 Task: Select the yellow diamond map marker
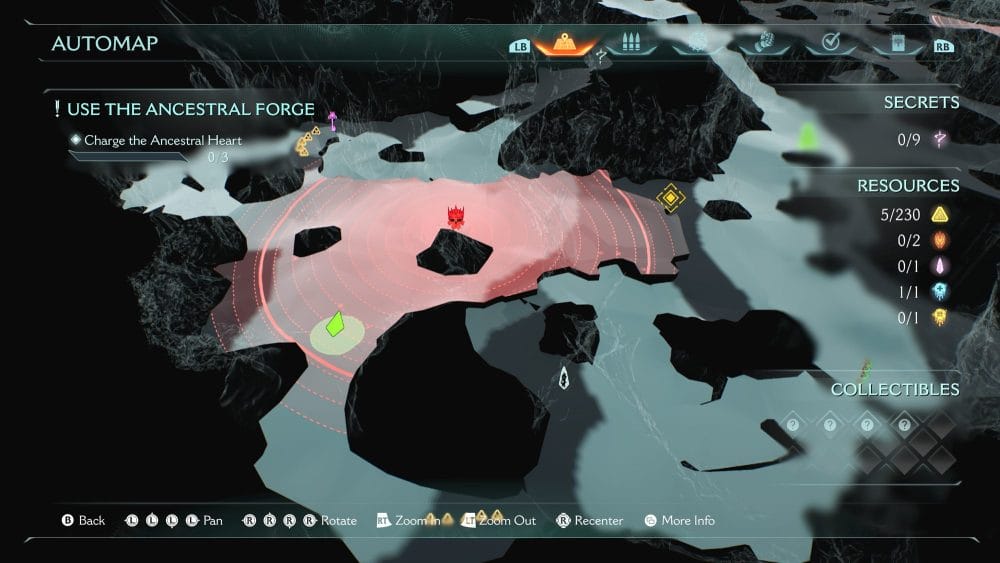[x=669, y=197]
